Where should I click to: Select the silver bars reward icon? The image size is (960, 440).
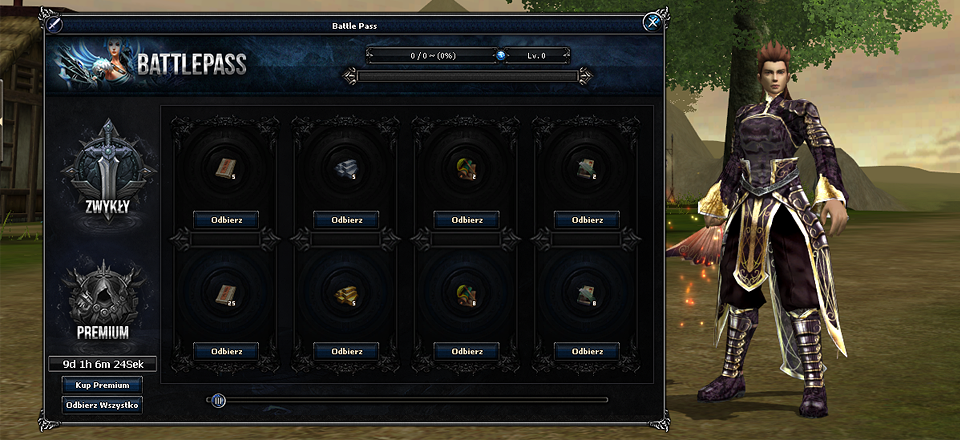click(x=345, y=170)
